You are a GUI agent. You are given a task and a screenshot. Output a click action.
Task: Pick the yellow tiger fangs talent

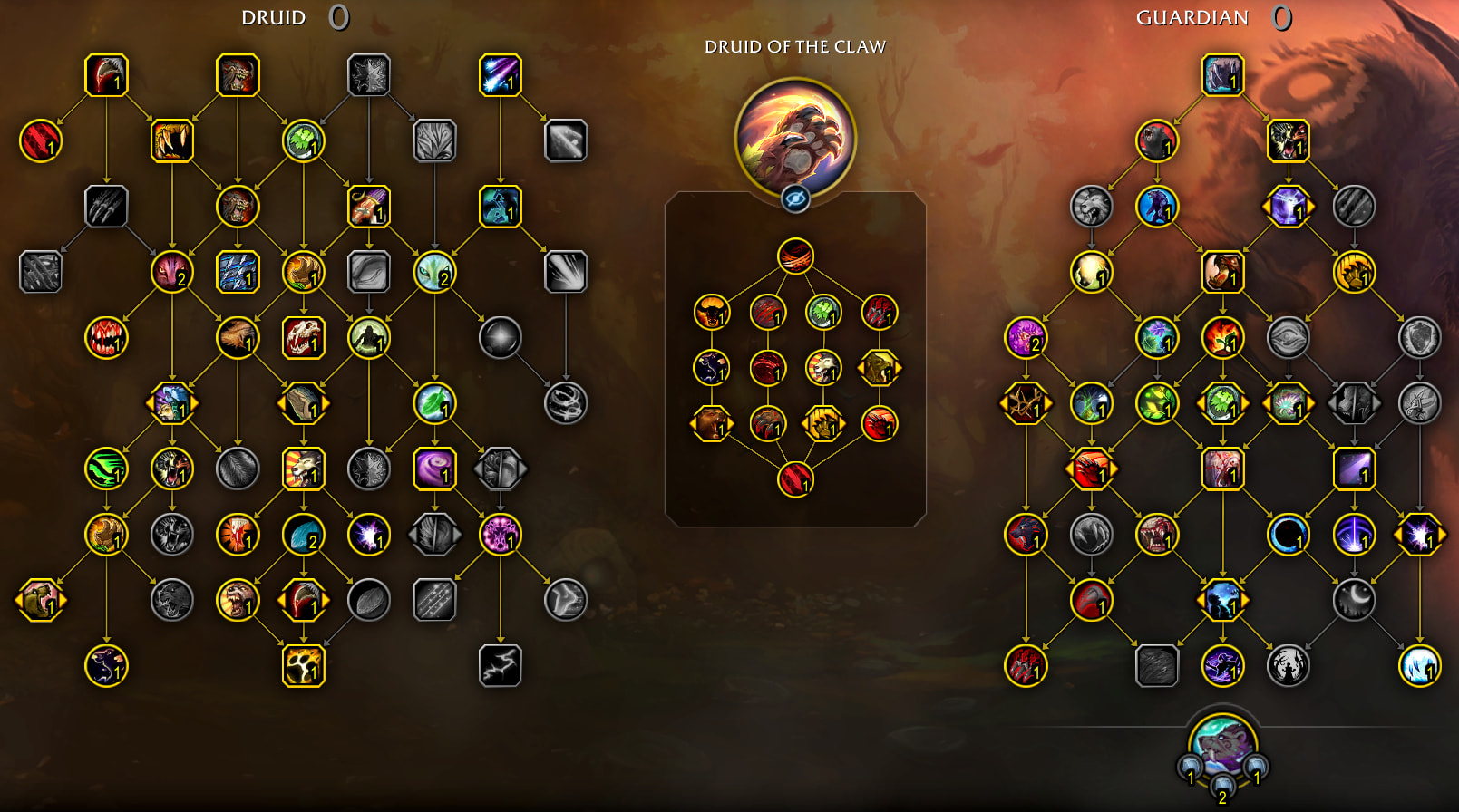pos(172,140)
